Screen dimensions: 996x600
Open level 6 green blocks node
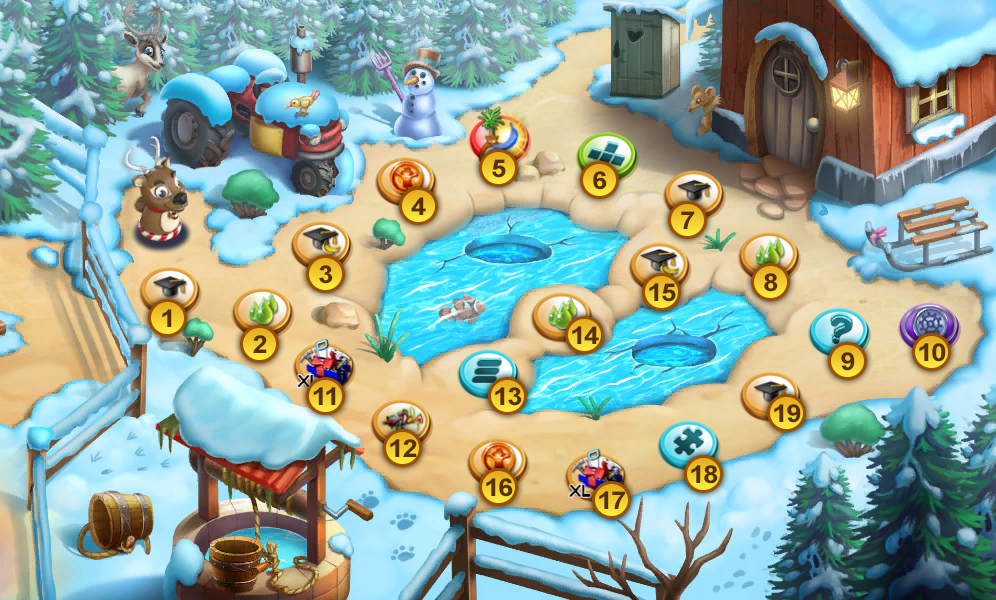(605, 154)
